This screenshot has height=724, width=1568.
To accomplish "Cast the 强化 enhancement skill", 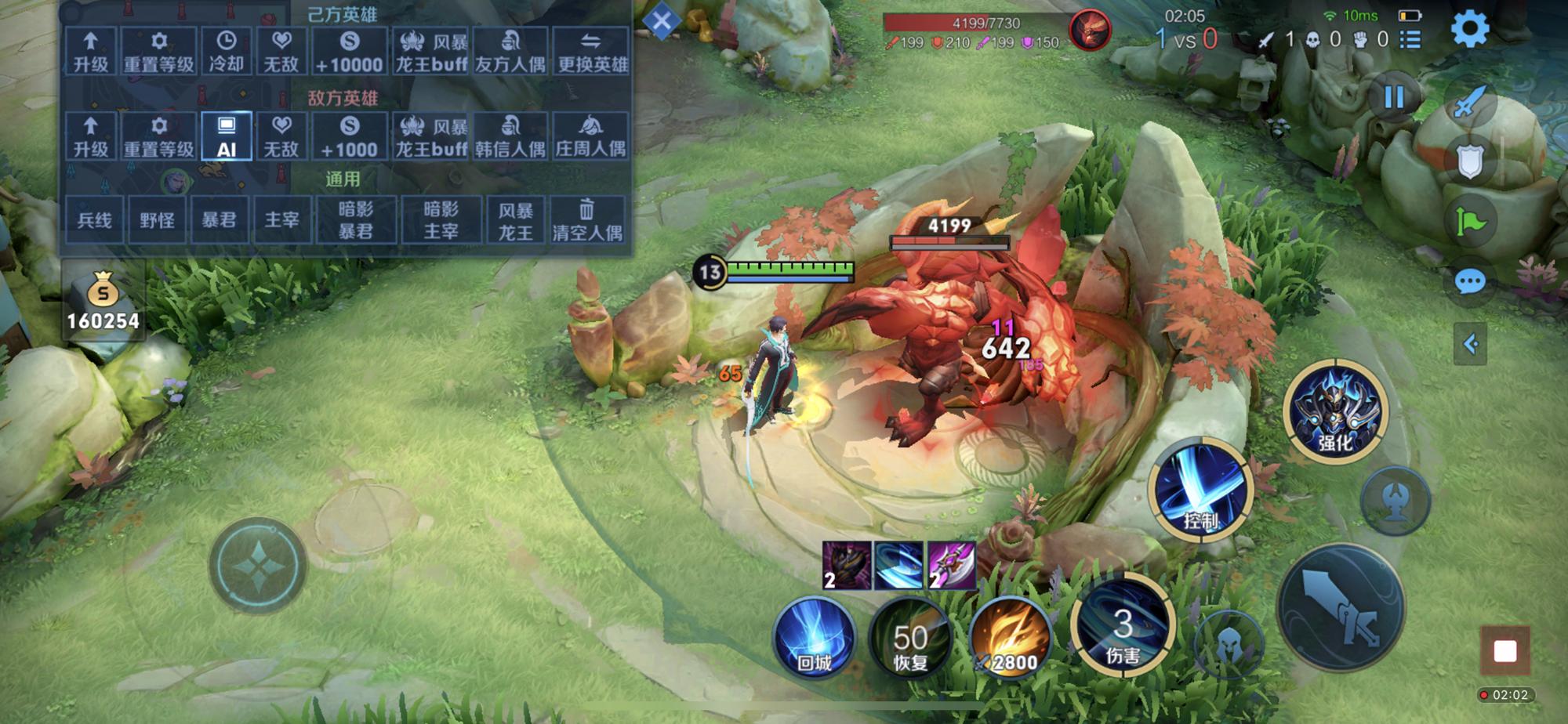I will [x=1335, y=411].
